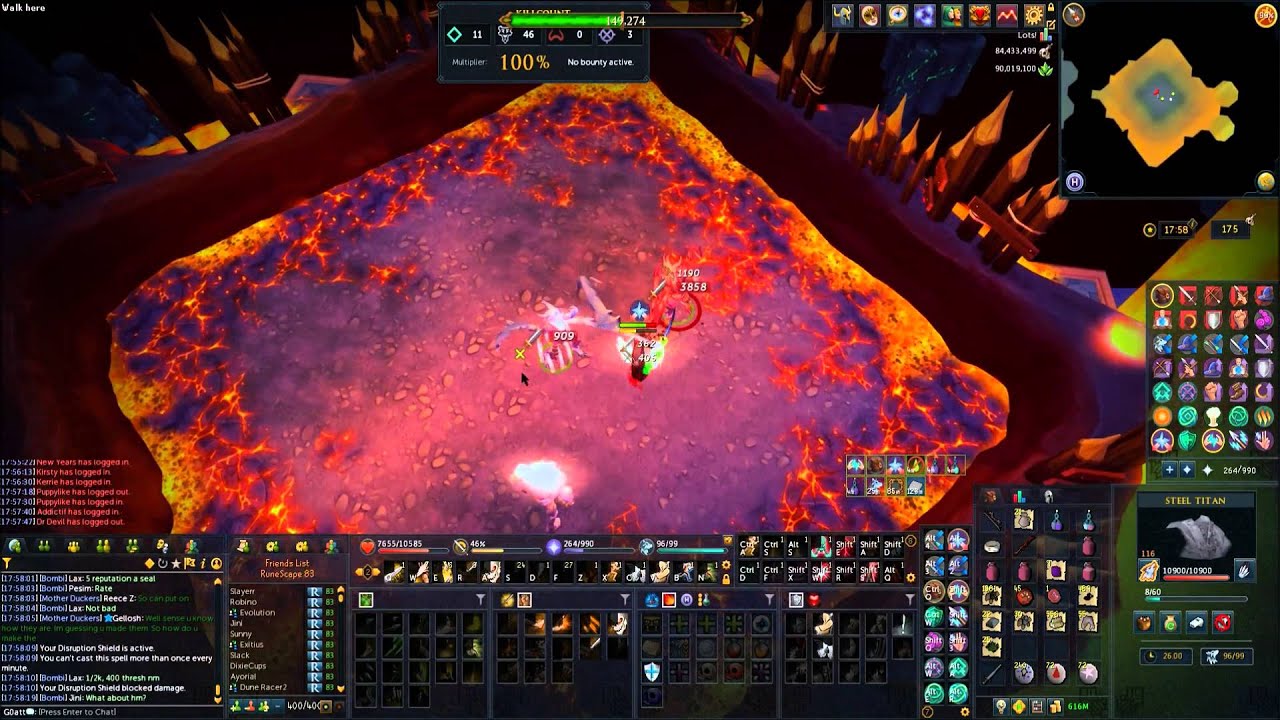Click the add friend button

coord(236,706)
